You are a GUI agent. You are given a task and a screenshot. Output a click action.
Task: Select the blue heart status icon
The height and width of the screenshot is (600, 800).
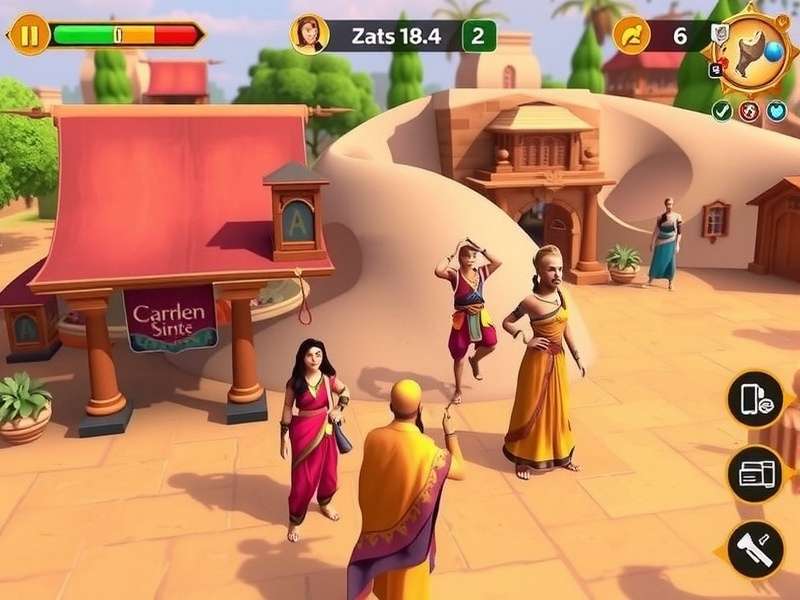pos(777,111)
